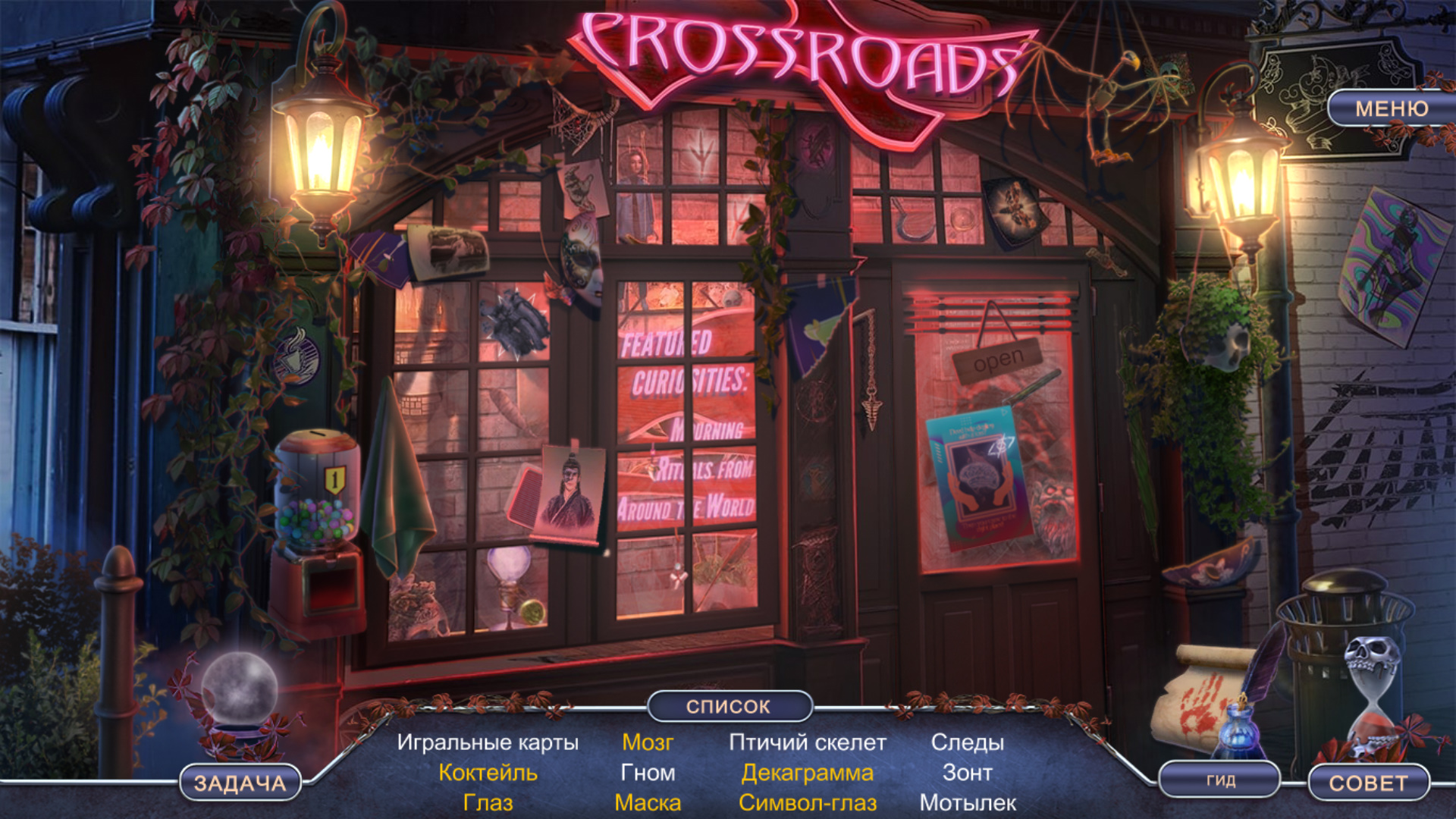The image size is (1456, 819).
Task: Choose 'Символ-глаз' list entry
Action: tap(808, 803)
